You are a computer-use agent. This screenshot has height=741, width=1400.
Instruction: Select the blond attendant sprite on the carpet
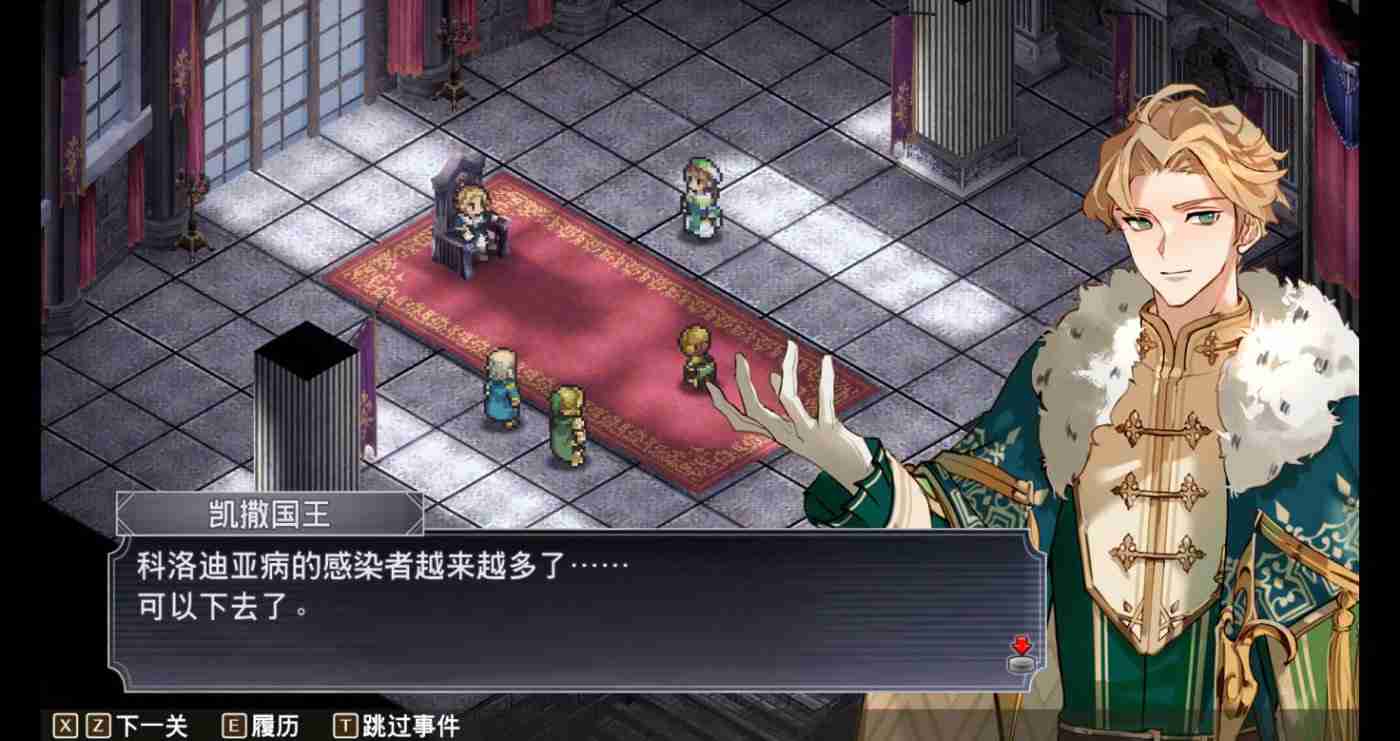pos(693,355)
